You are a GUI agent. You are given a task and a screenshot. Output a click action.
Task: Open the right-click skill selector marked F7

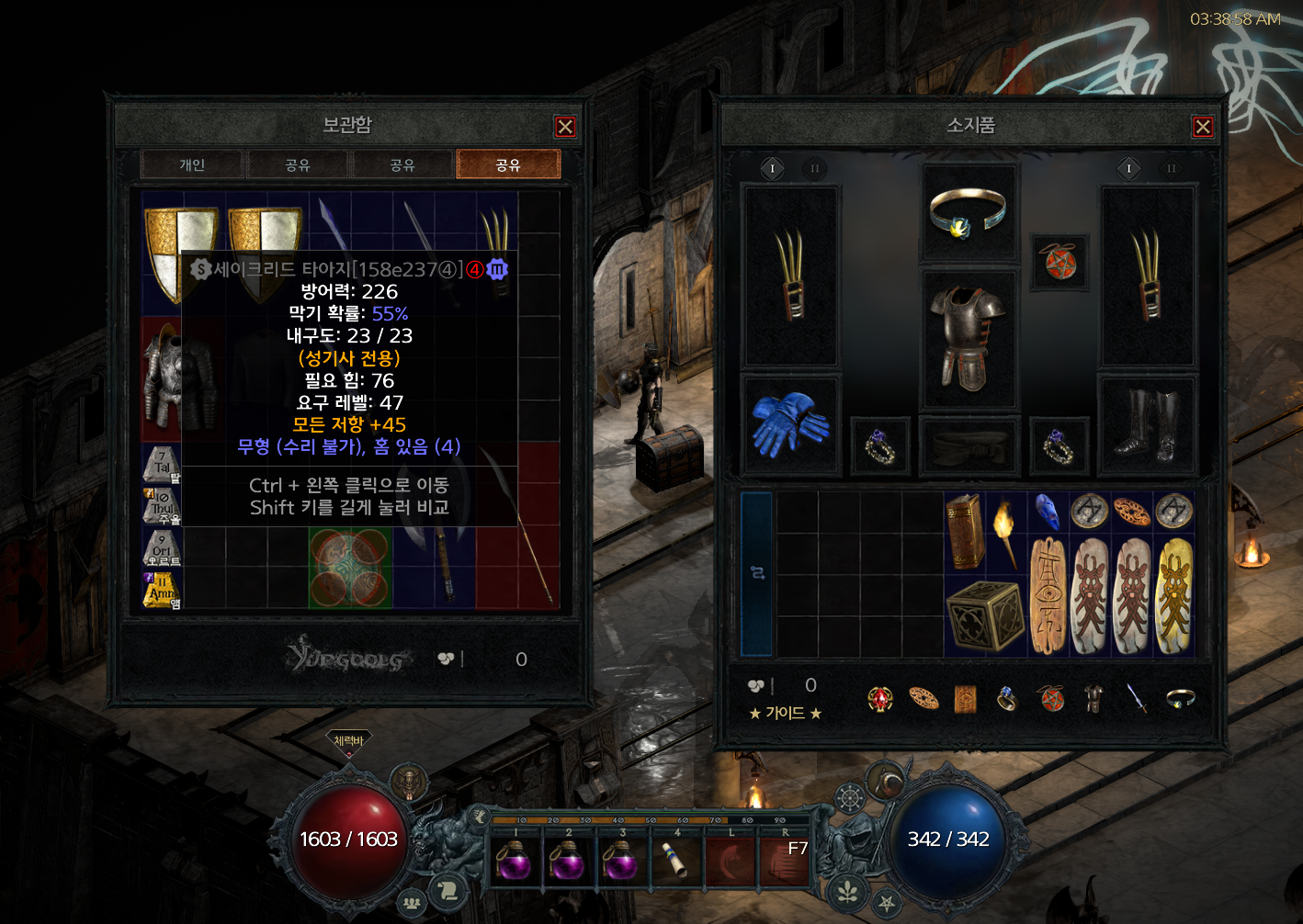[x=785, y=861]
